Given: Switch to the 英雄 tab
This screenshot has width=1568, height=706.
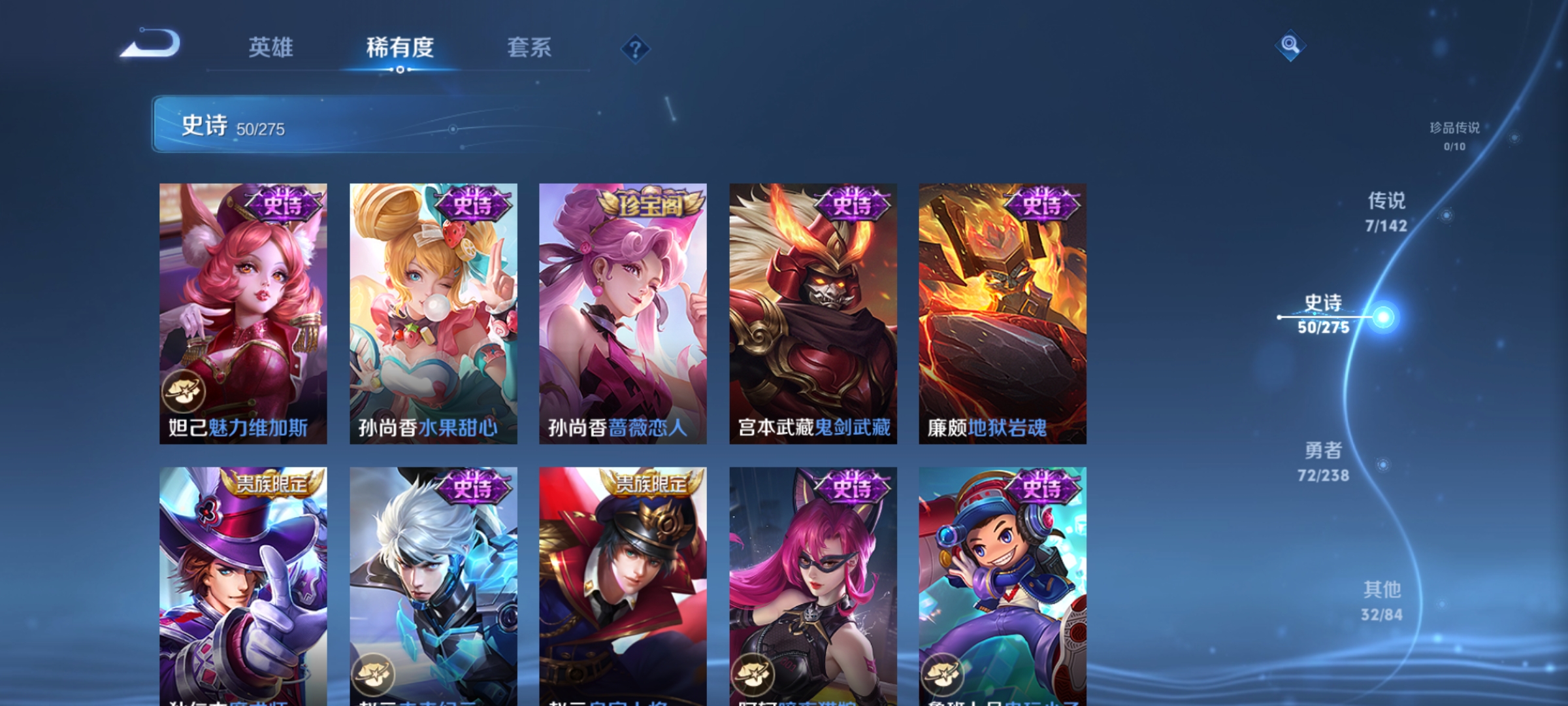Looking at the screenshot, I should point(272,47).
